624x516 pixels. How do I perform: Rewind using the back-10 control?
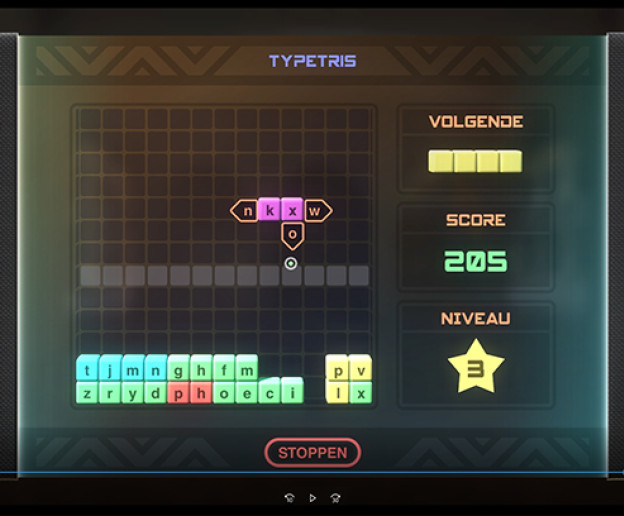point(290,497)
